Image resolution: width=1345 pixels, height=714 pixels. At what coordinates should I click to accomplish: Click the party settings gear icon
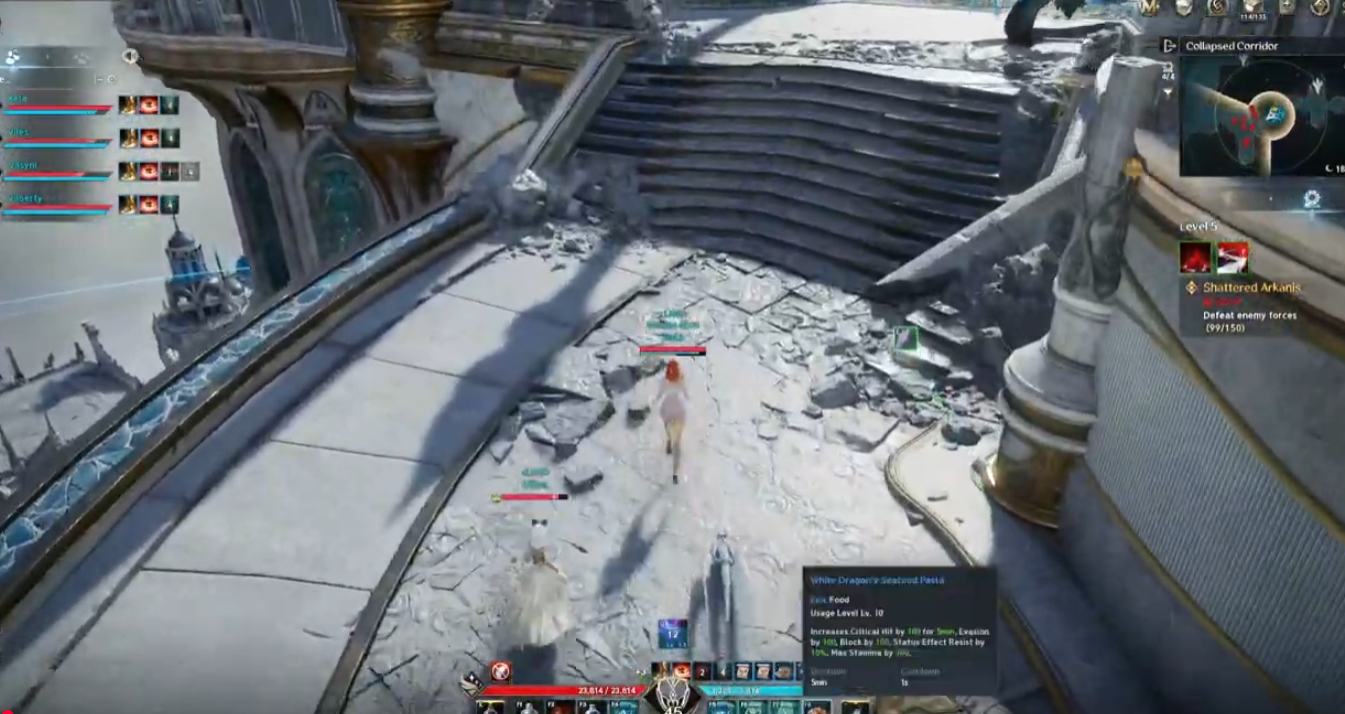[x=111, y=79]
